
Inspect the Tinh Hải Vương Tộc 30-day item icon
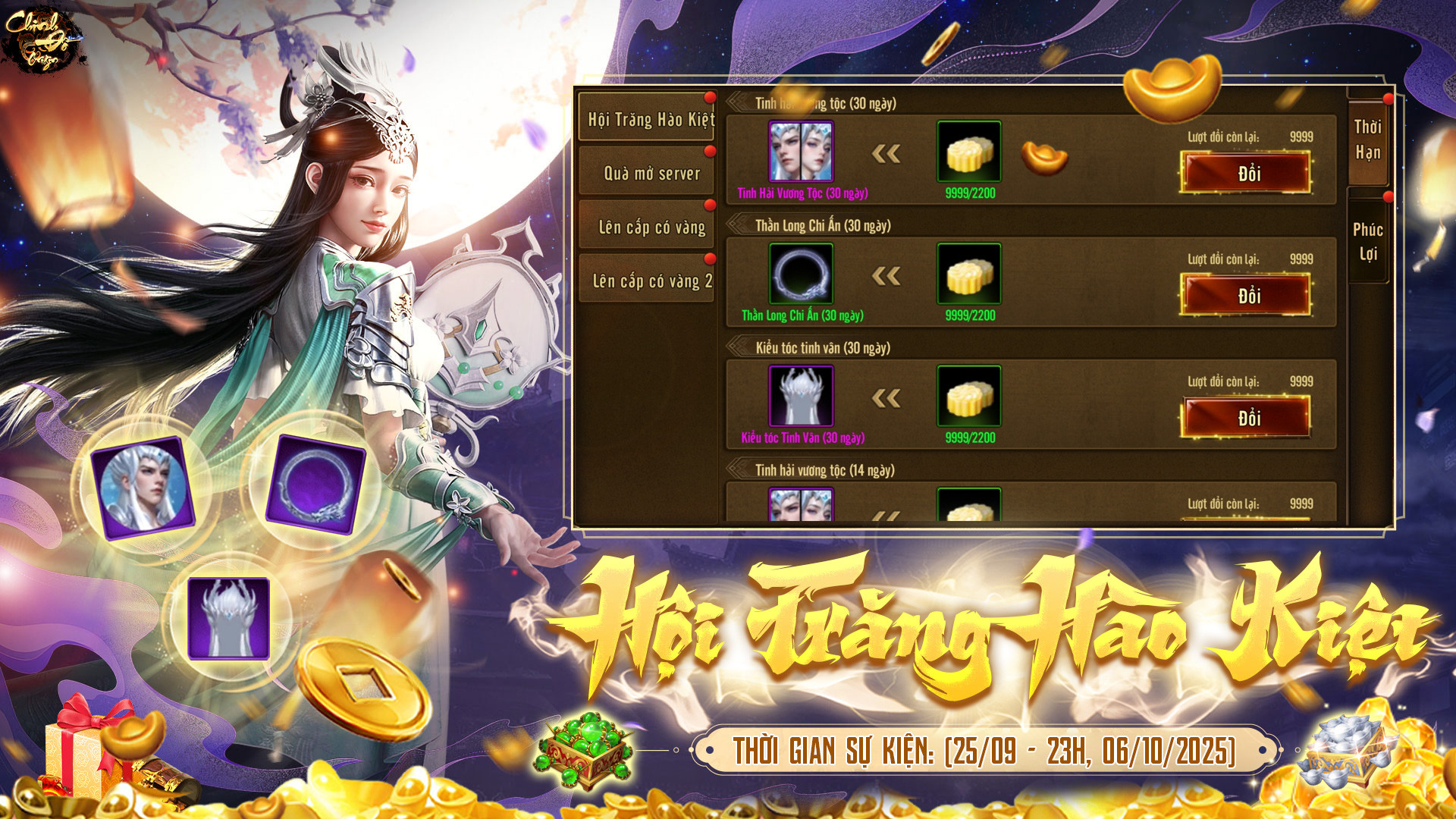pyautogui.click(x=801, y=151)
